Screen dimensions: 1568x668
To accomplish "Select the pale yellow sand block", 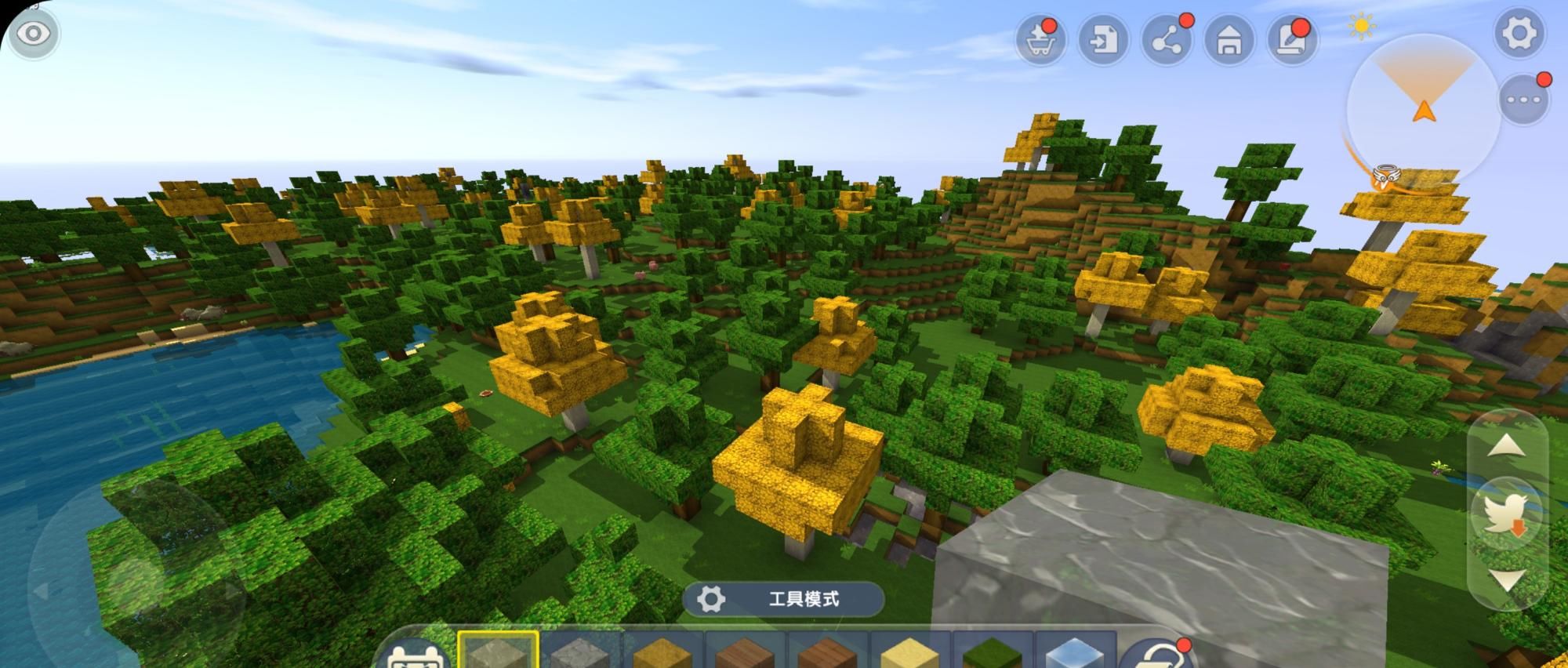I will [x=909, y=652].
